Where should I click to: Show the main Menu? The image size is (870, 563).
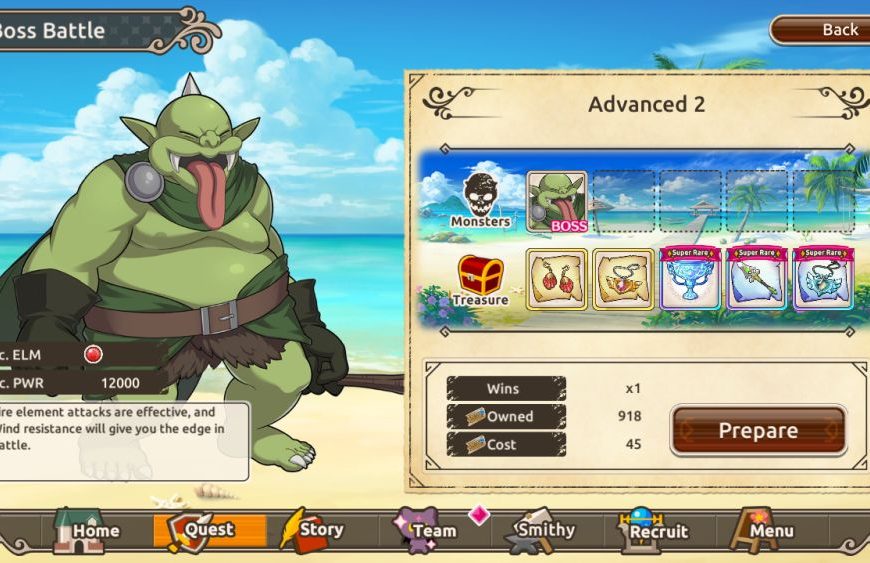[x=766, y=530]
